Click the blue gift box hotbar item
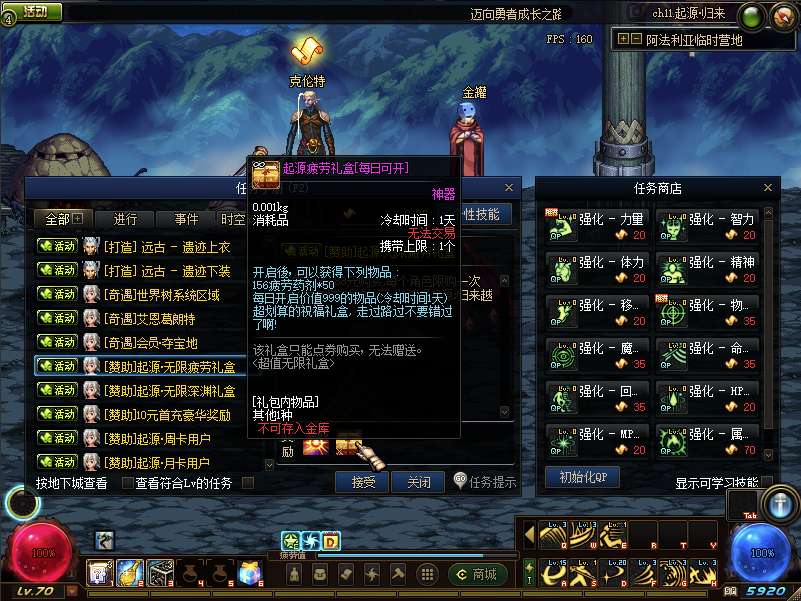Image resolution: width=801 pixels, height=601 pixels. click(x=248, y=572)
